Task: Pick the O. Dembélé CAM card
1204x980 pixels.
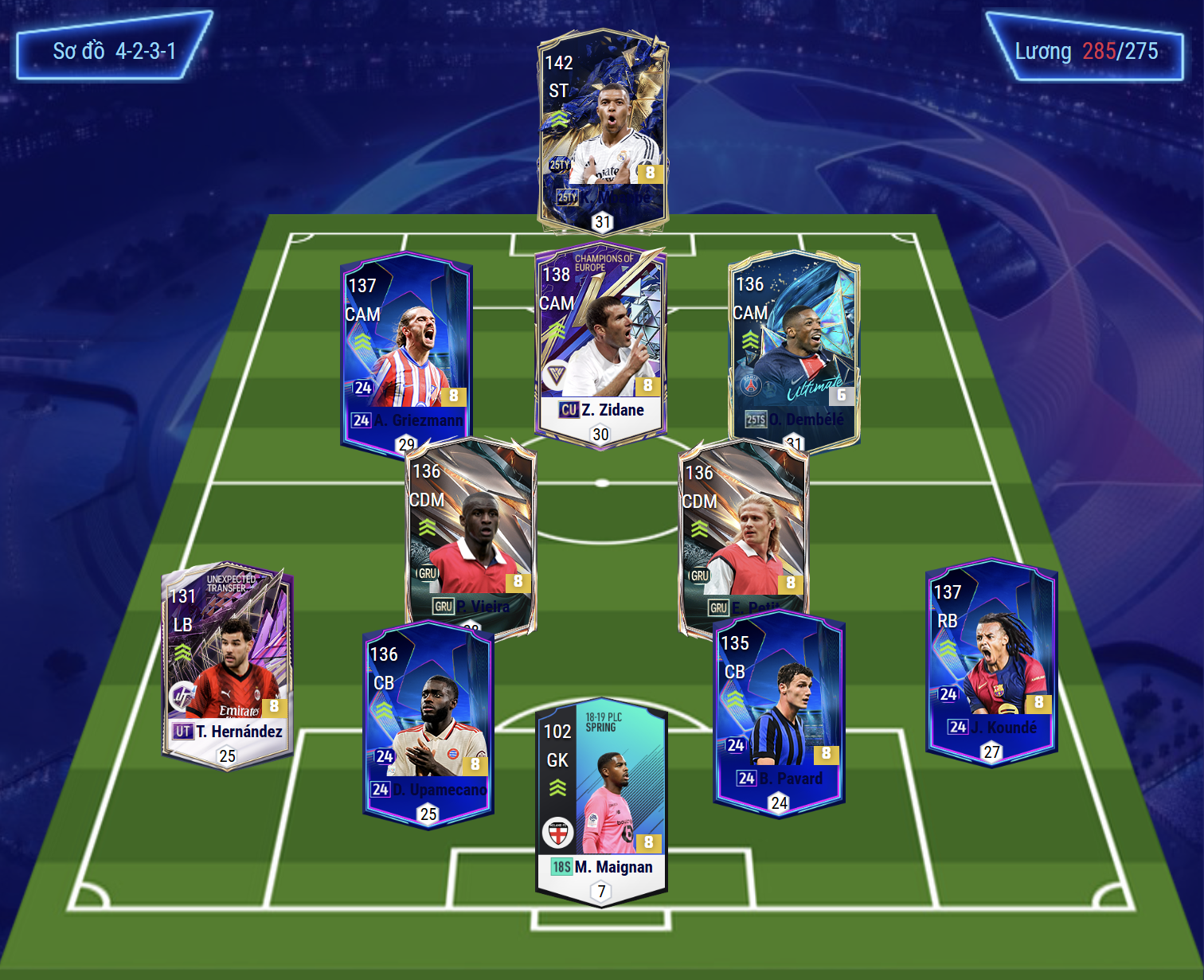Action: [794, 350]
